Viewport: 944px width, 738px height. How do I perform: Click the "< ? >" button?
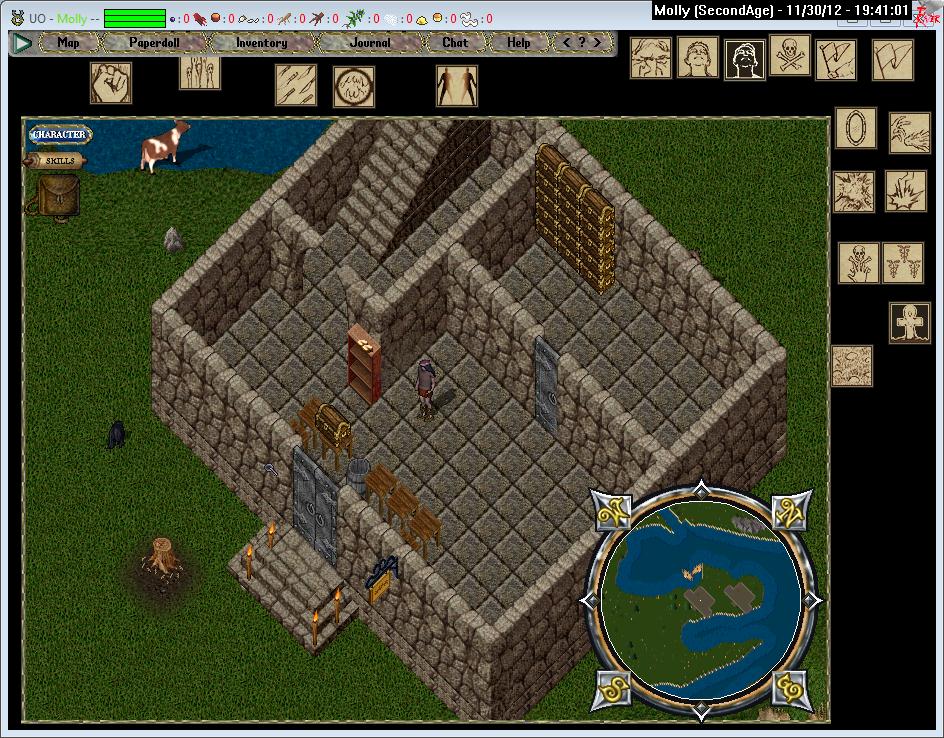pos(583,43)
